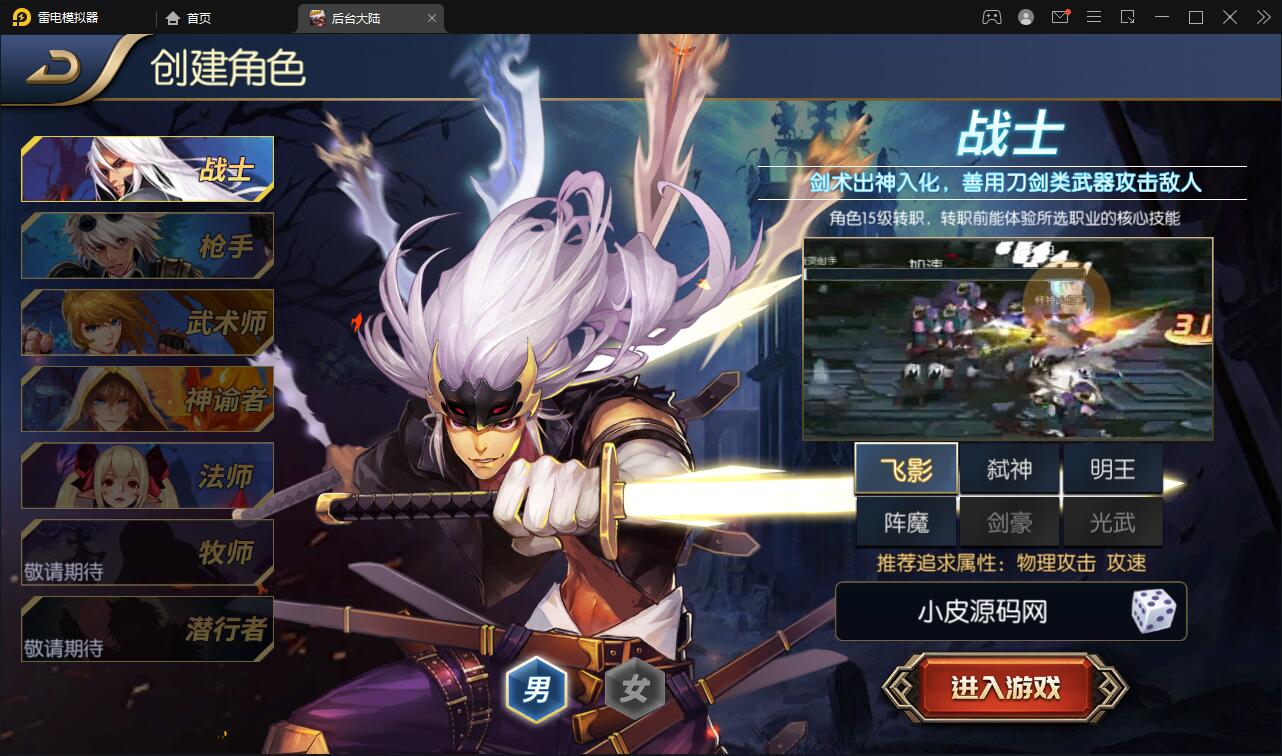Image resolution: width=1282 pixels, height=756 pixels.
Task: Select the 神谕者 oracle class portrait
Action: [x=147, y=398]
